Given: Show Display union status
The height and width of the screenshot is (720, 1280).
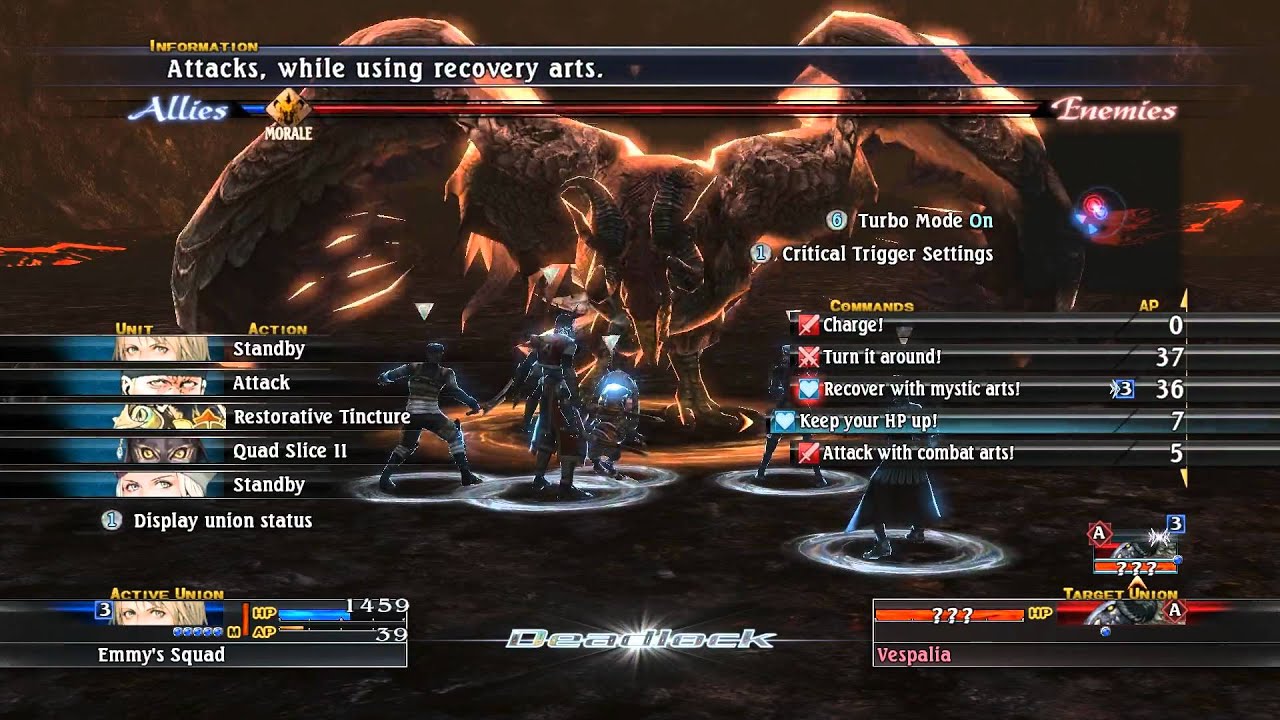Looking at the screenshot, I should pos(222,521).
